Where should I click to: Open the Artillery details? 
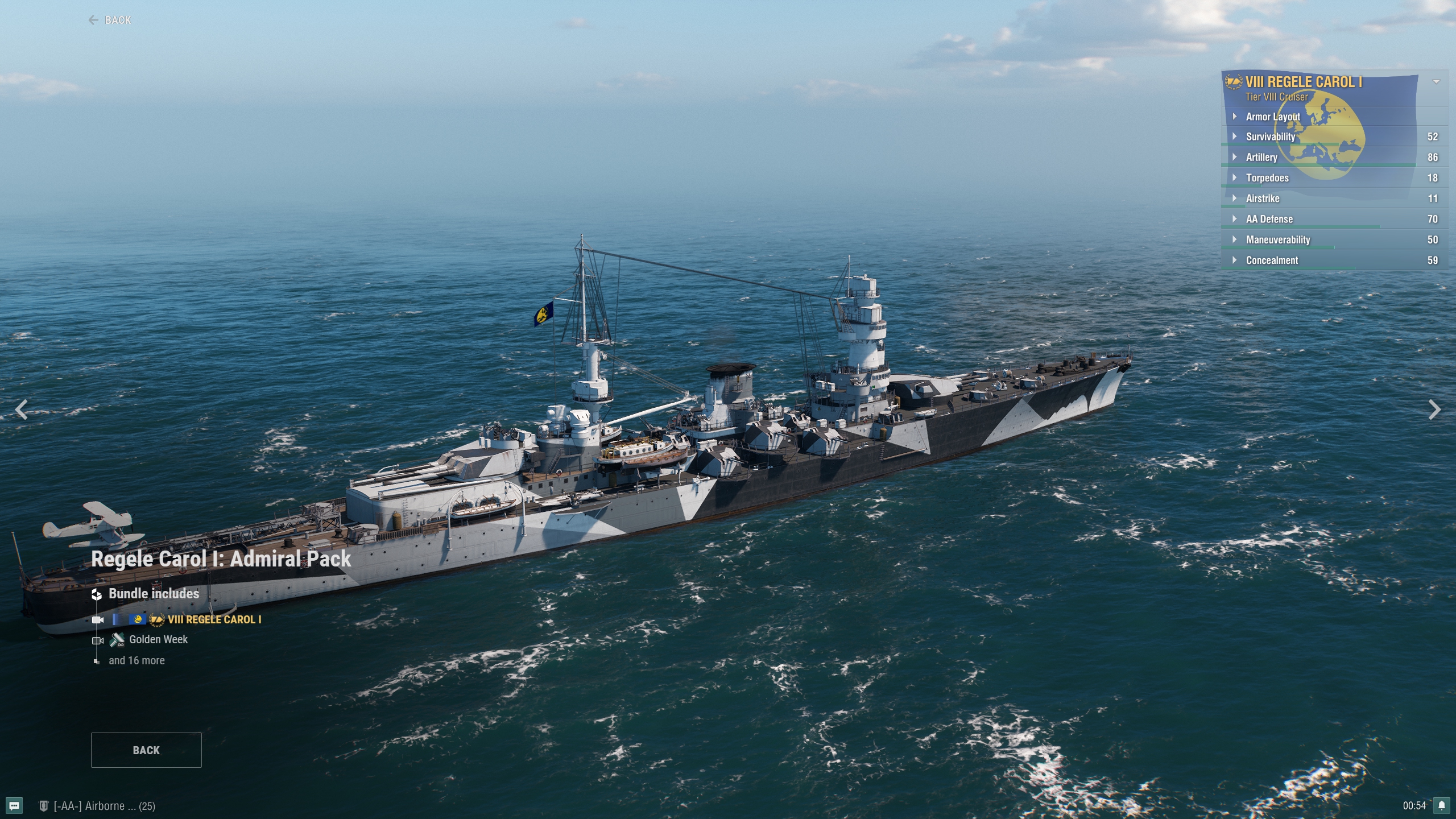pyautogui.click(x=1261, y=158)
